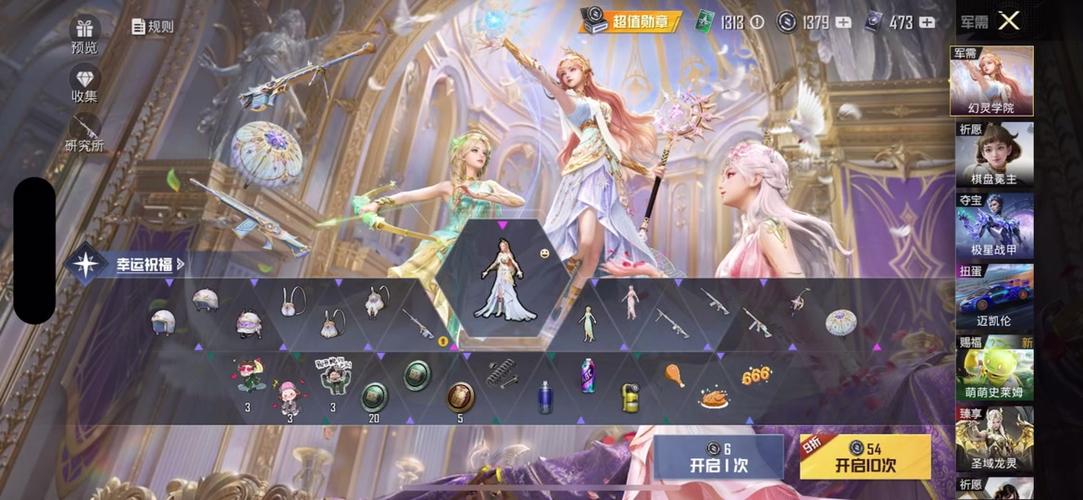Switch to the 极星战甲 treasure tab
This screenshot has width=1083, height=500.
click(993, 226)
